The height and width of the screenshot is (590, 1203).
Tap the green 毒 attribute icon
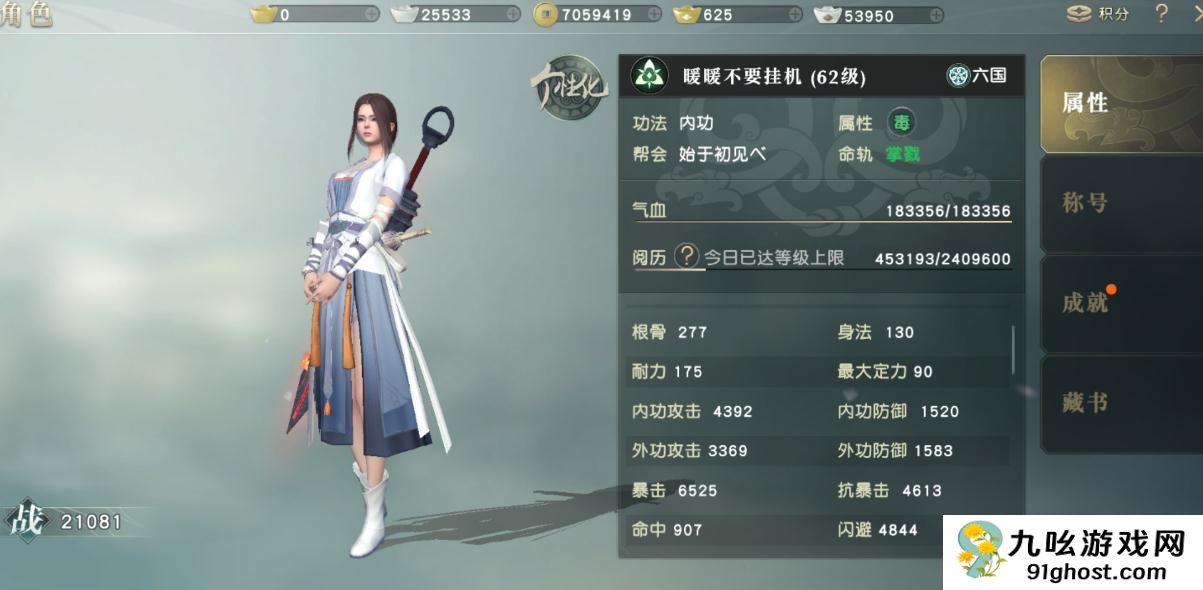(x=901, y=123)
